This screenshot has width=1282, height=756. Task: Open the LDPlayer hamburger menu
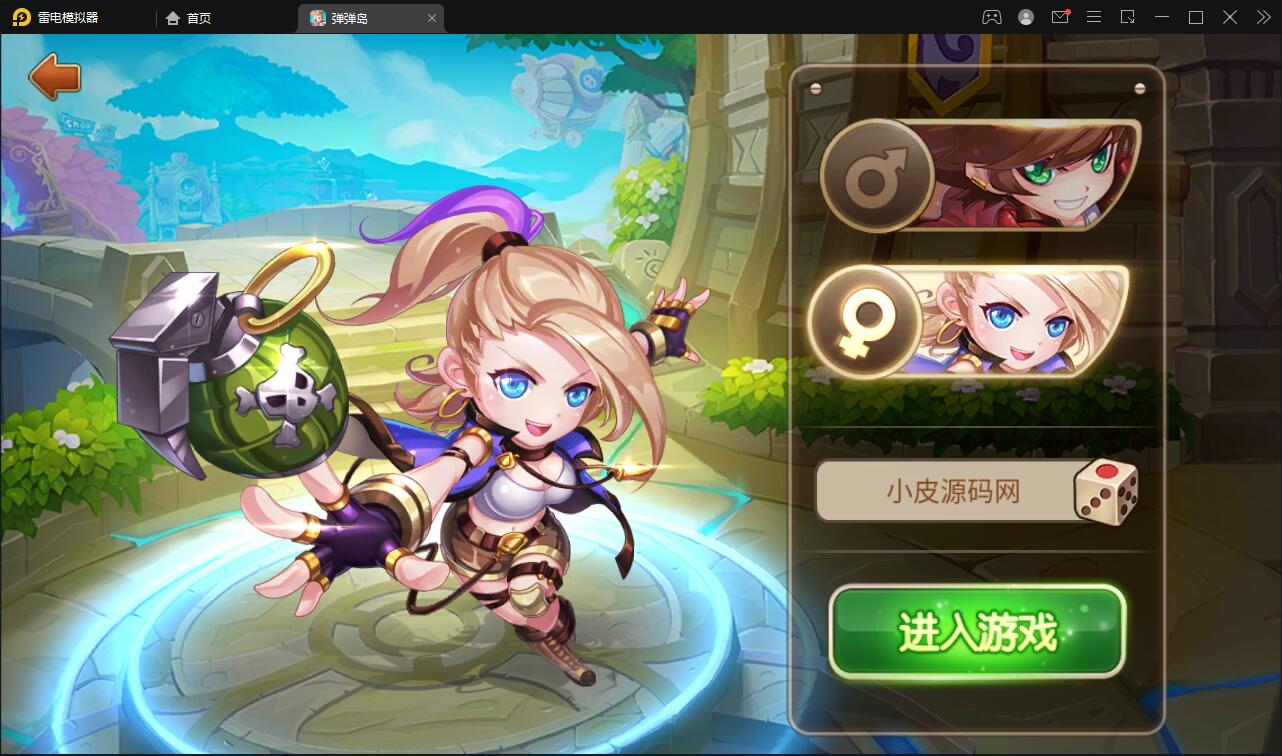pos(1094,17)
